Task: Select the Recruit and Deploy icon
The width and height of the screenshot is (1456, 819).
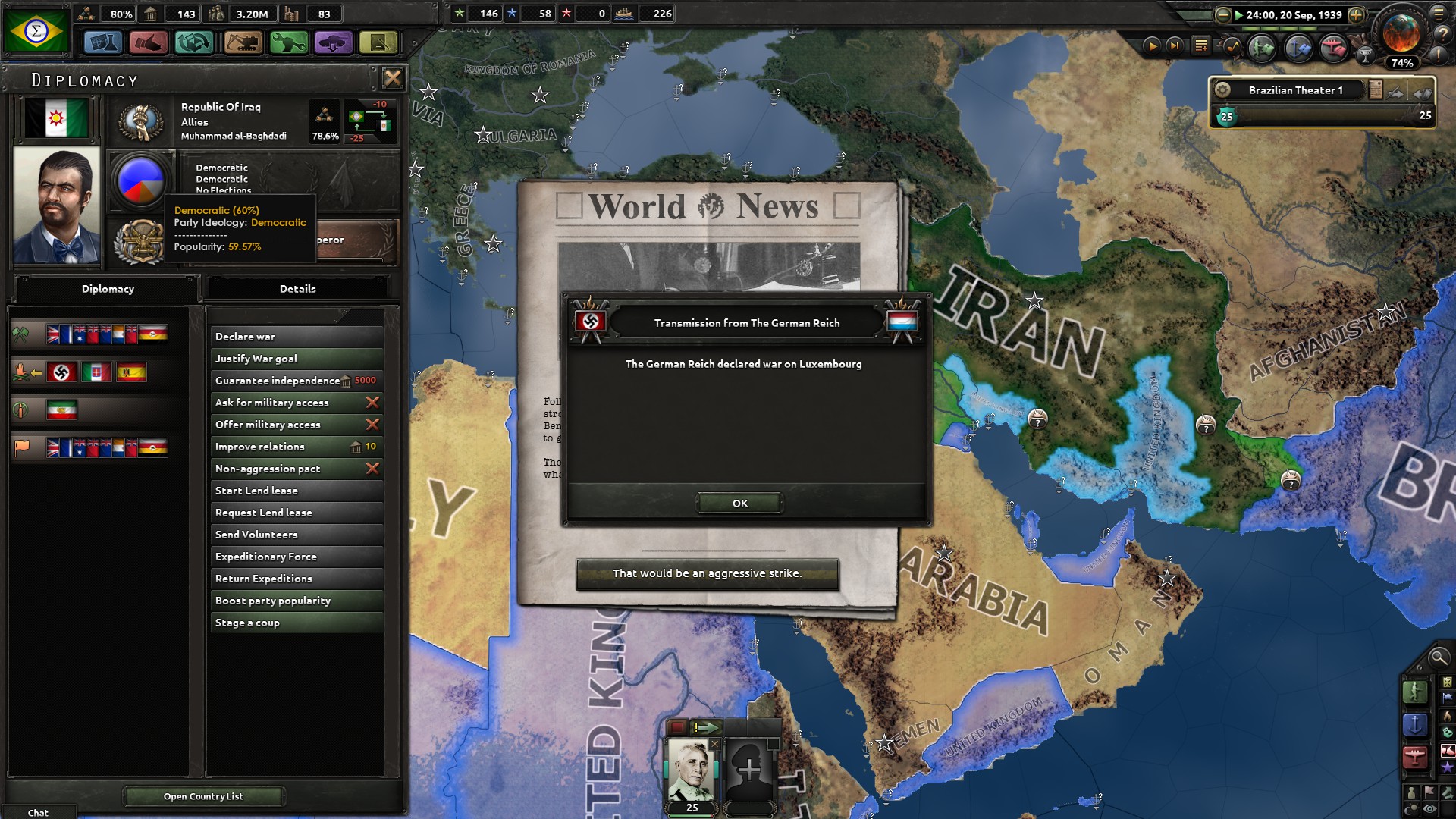Action: pos(334,43)
